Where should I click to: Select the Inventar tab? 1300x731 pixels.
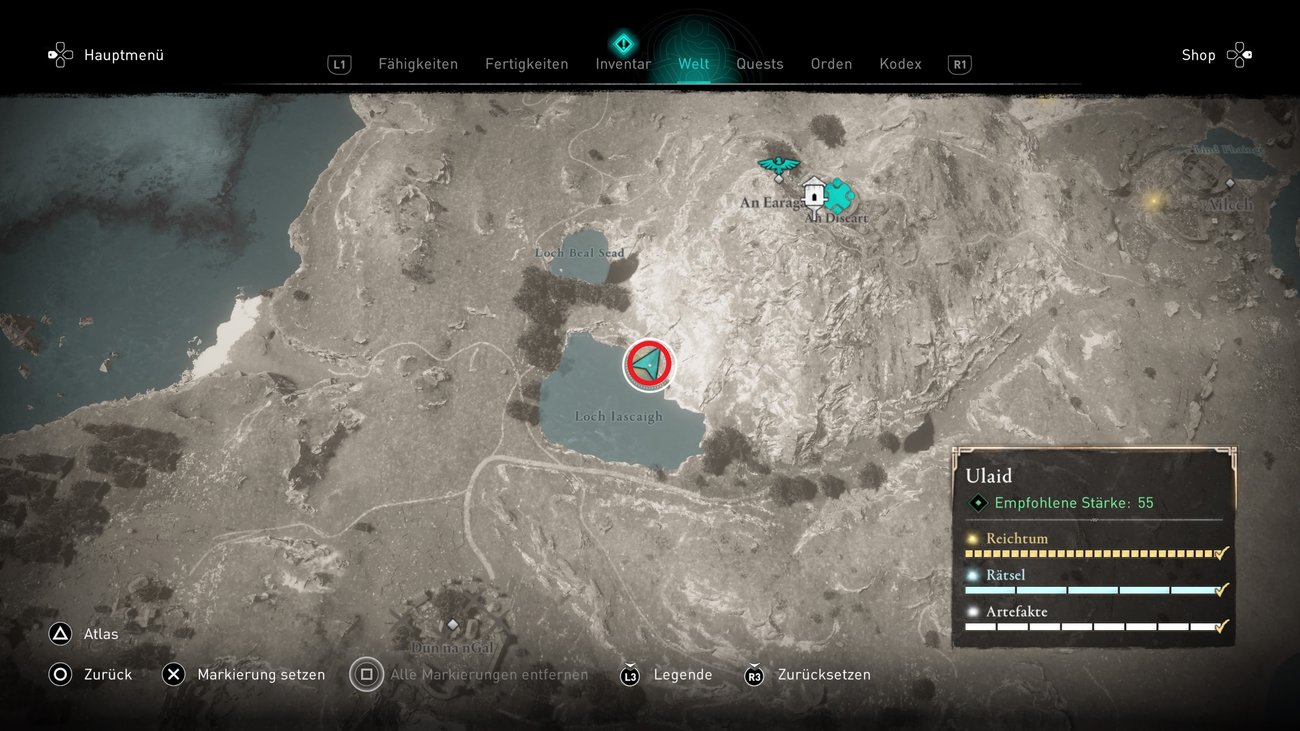pos(623,64)
